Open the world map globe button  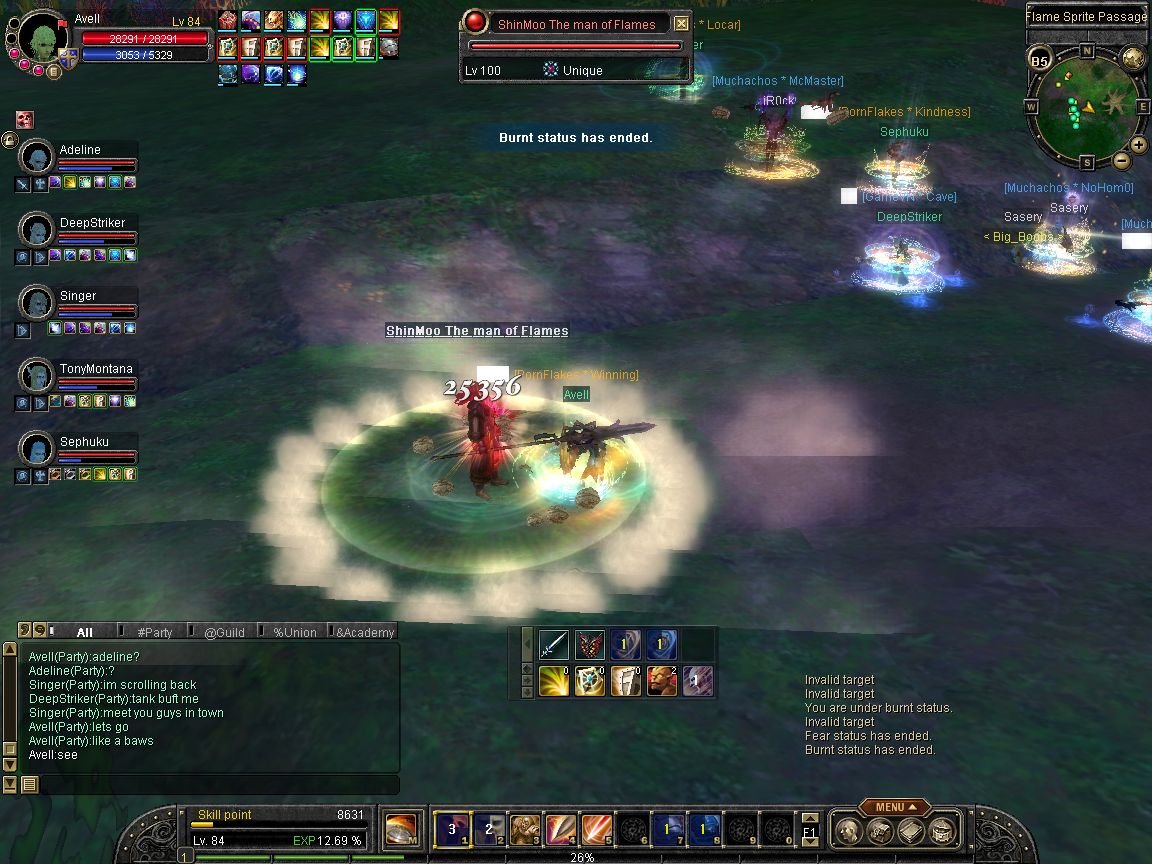[1132, 57]
